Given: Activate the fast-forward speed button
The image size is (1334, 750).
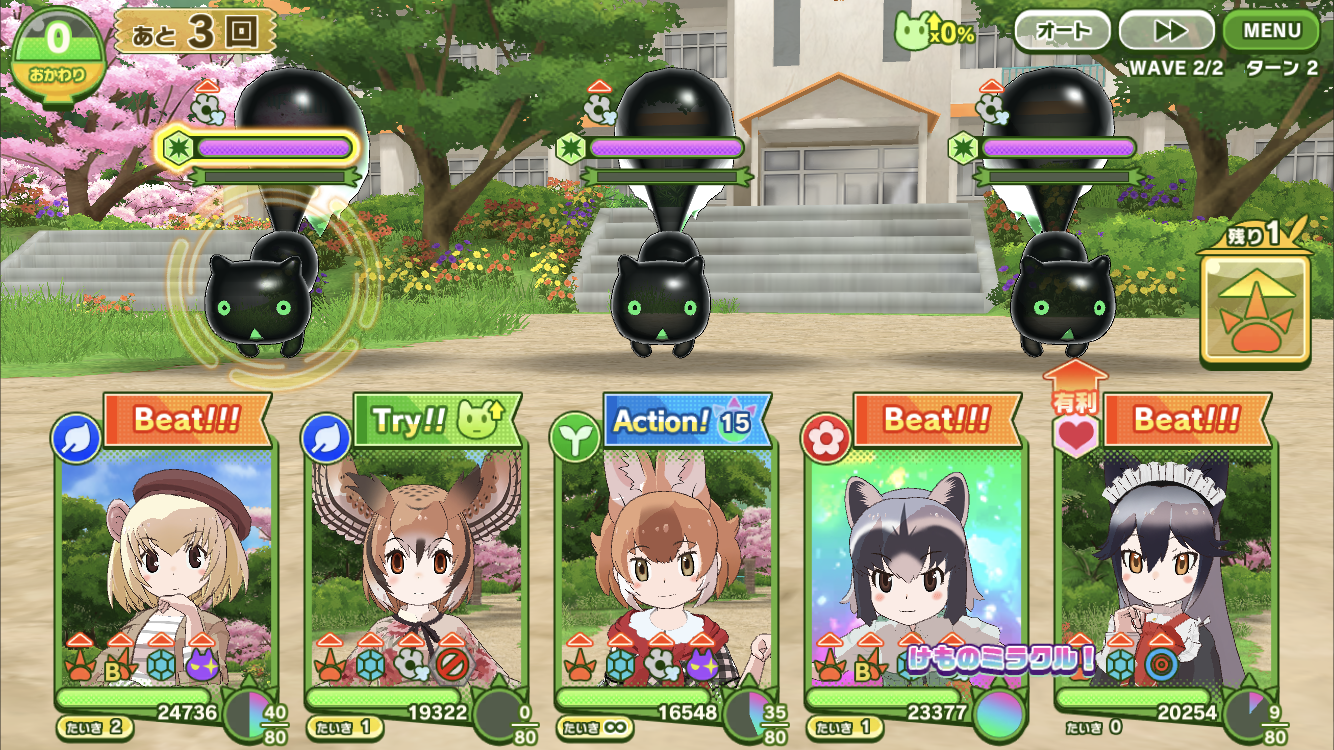Looking at the screenshot, I should click(x=1166, y=31).
